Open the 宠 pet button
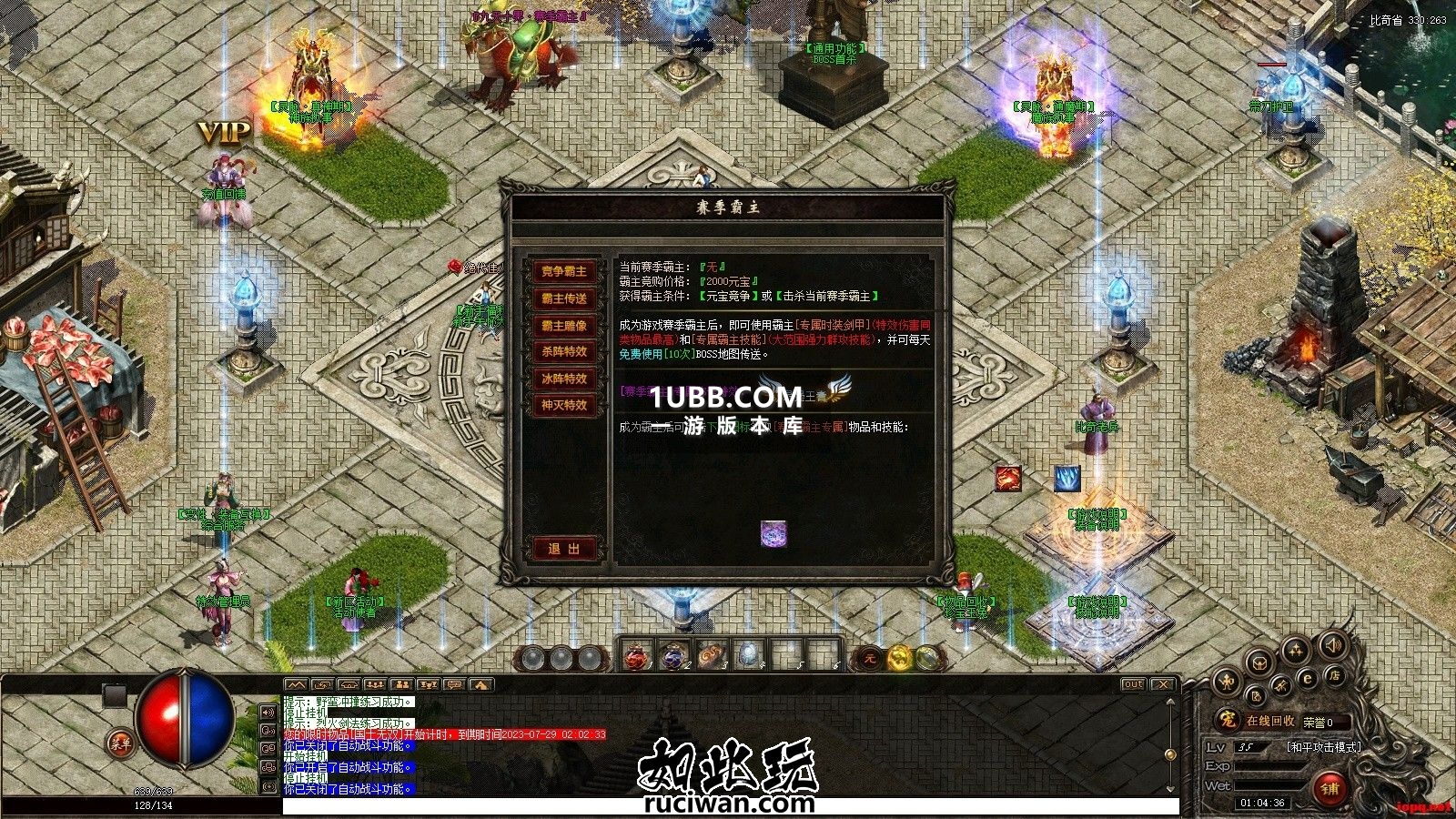This screenshot has height=819, width=1456. pos(1228,721)
